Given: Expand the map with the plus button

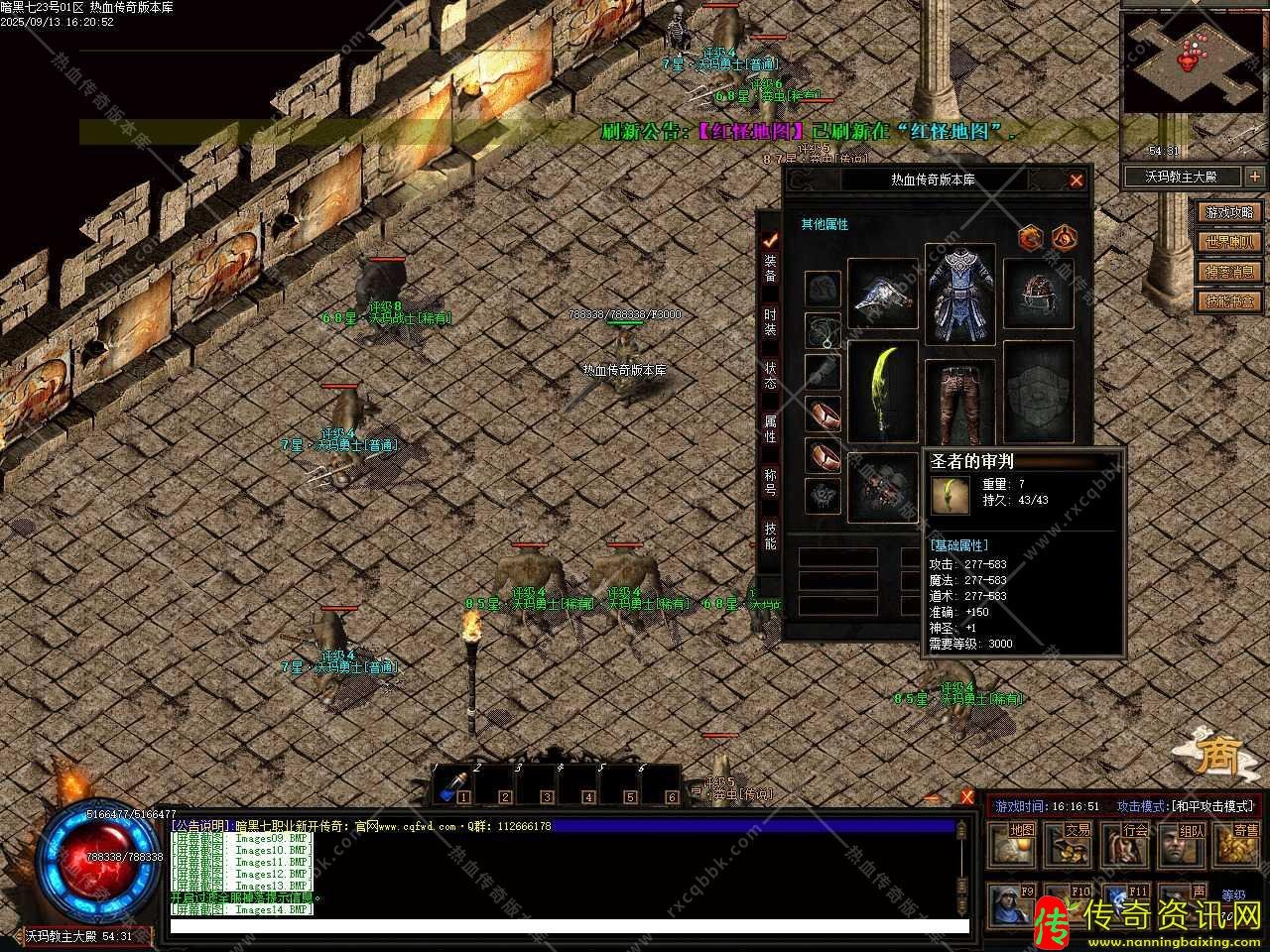Looking at the screenshot, I should pyautogui.click(x=1254, y=177).
